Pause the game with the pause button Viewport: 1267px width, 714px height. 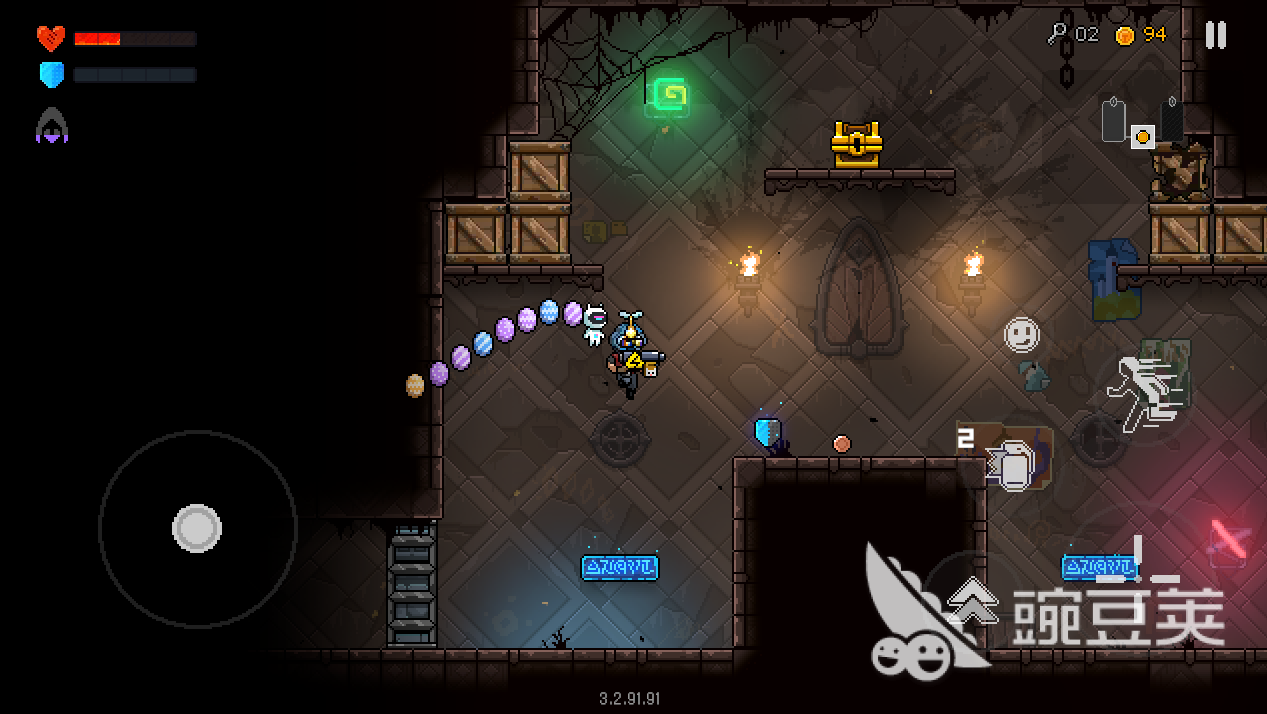coord(1215,35)
